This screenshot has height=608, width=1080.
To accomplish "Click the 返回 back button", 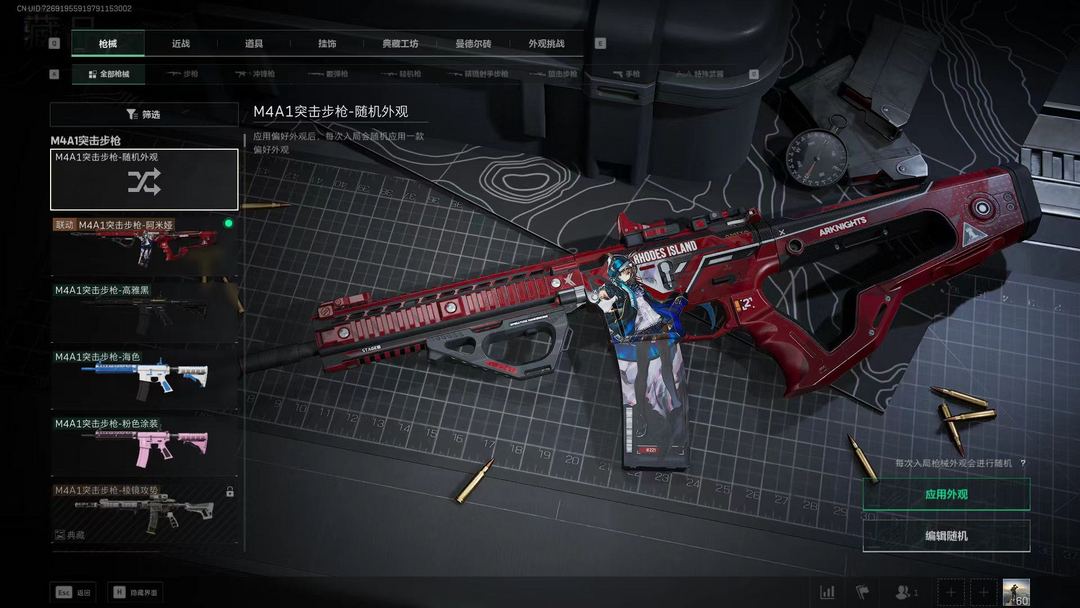I will click(74, 593).
